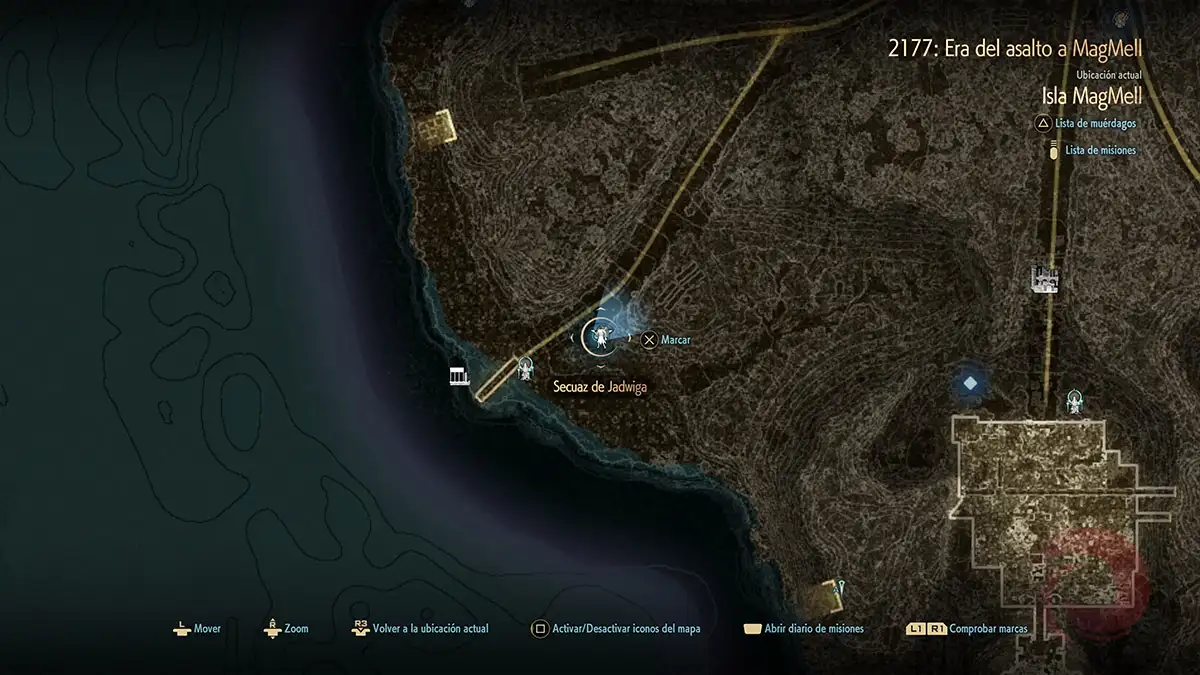Click the white pier icon on the coast

[460, 376]
